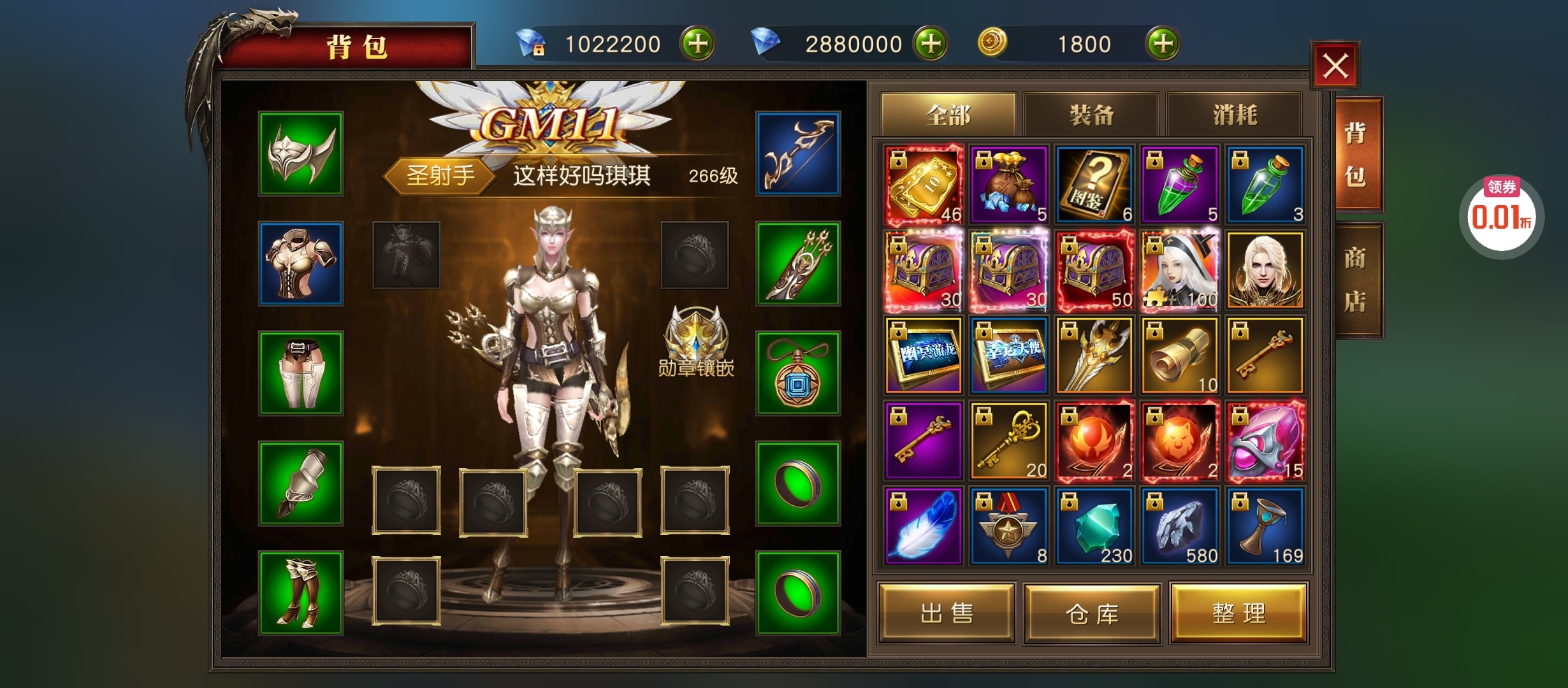Click the 幸运天使 card item
The width and height of the screenshot is (1568, 688).
coord(1009,355)
